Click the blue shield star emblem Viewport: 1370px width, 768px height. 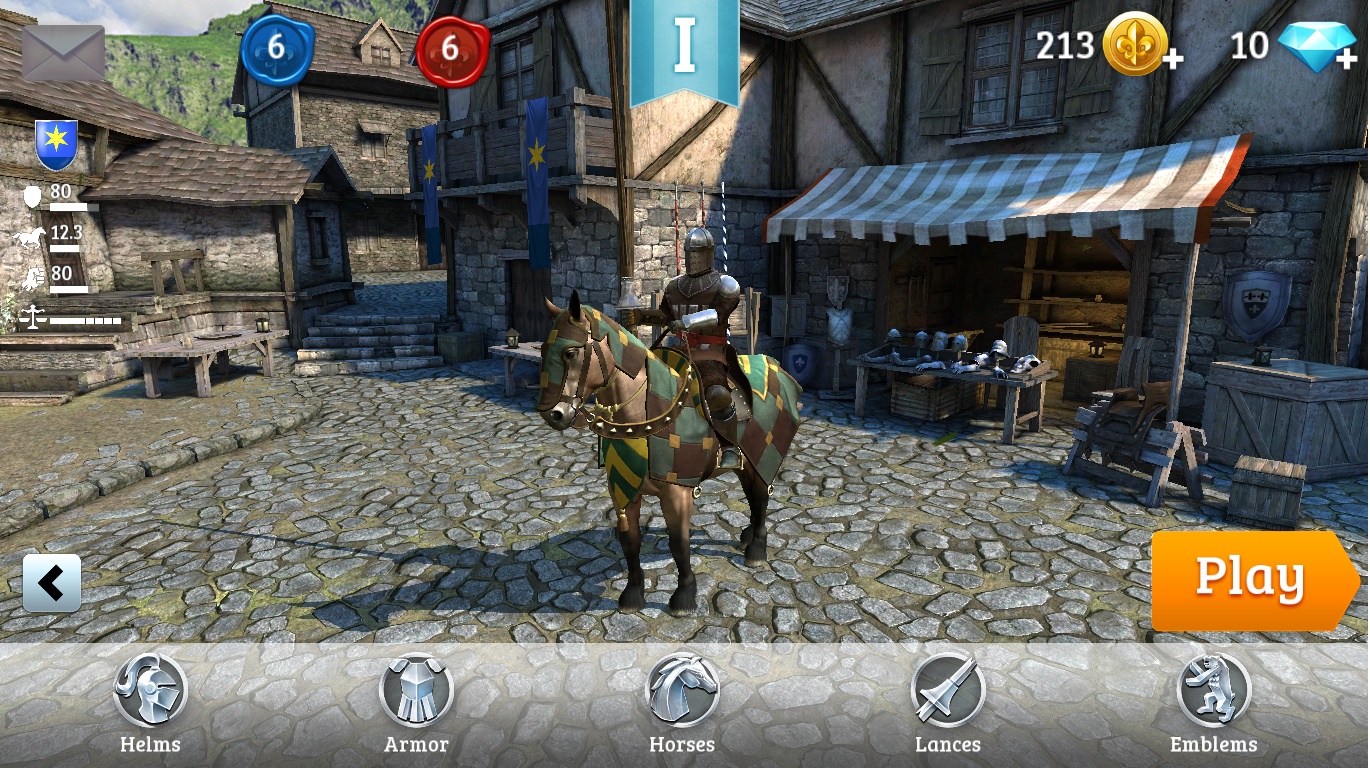pos(56,144)
